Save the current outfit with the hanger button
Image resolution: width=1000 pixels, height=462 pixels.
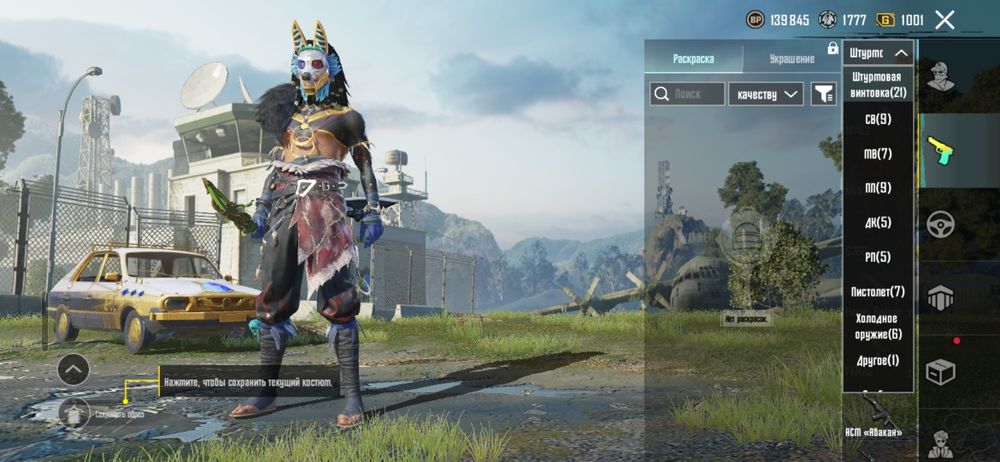(72, 411)
